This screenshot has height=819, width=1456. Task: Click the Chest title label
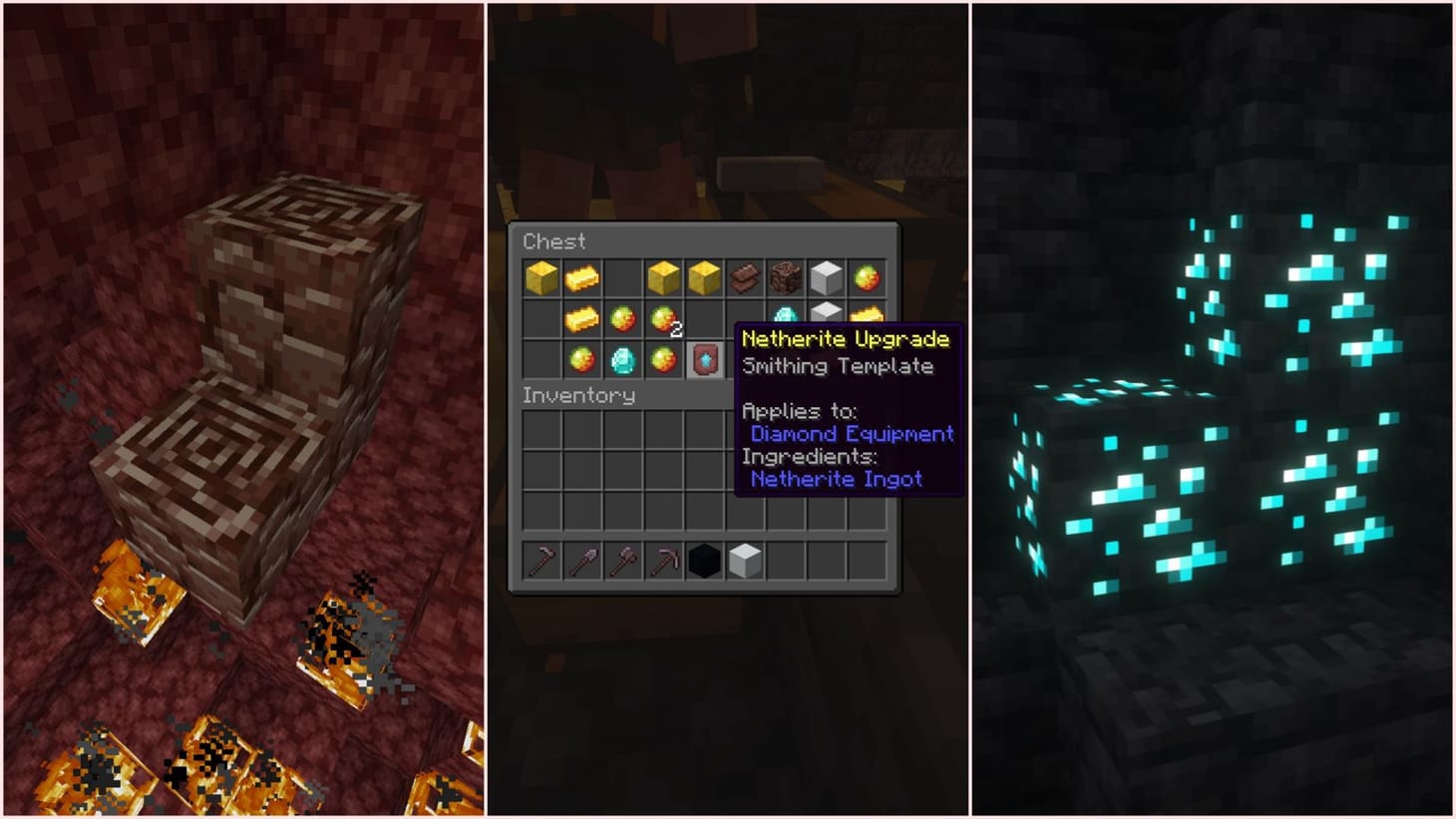[553, 241]
